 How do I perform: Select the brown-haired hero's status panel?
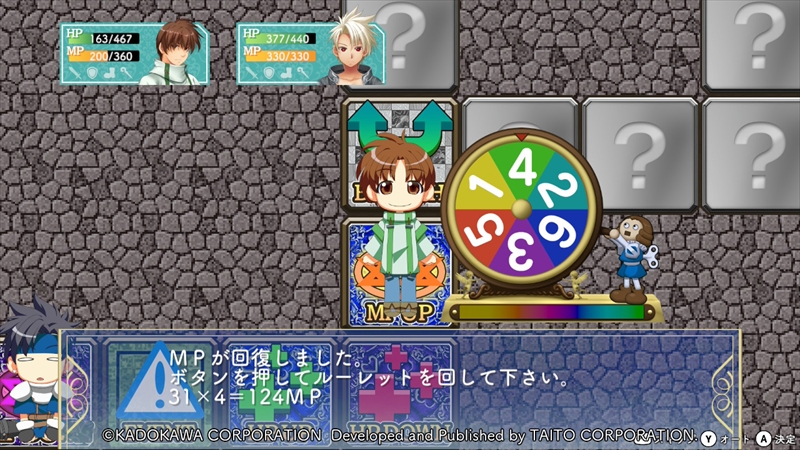(135, 53)
